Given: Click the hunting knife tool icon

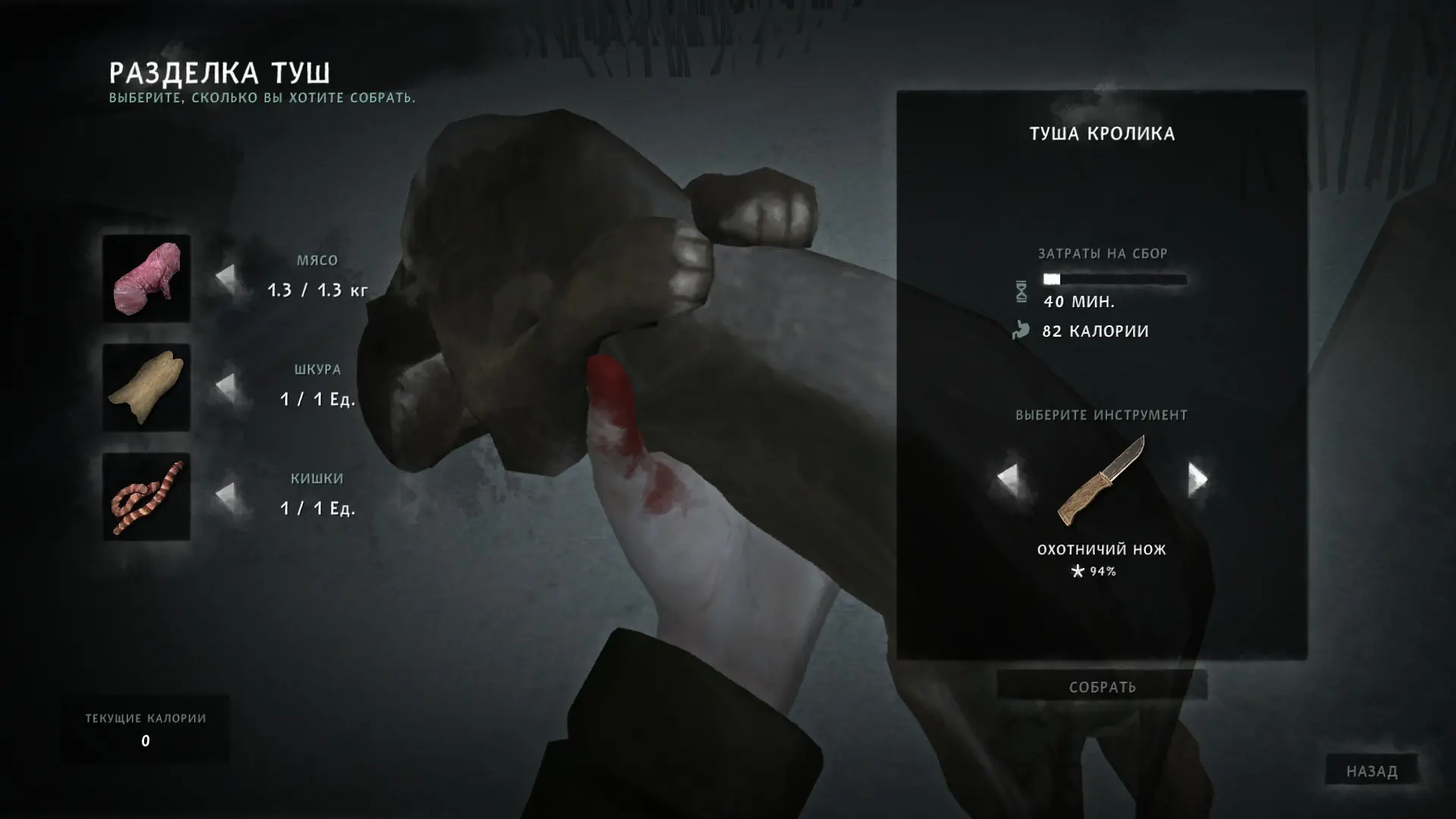Looking at the screenshot, I should (1102, 480).
